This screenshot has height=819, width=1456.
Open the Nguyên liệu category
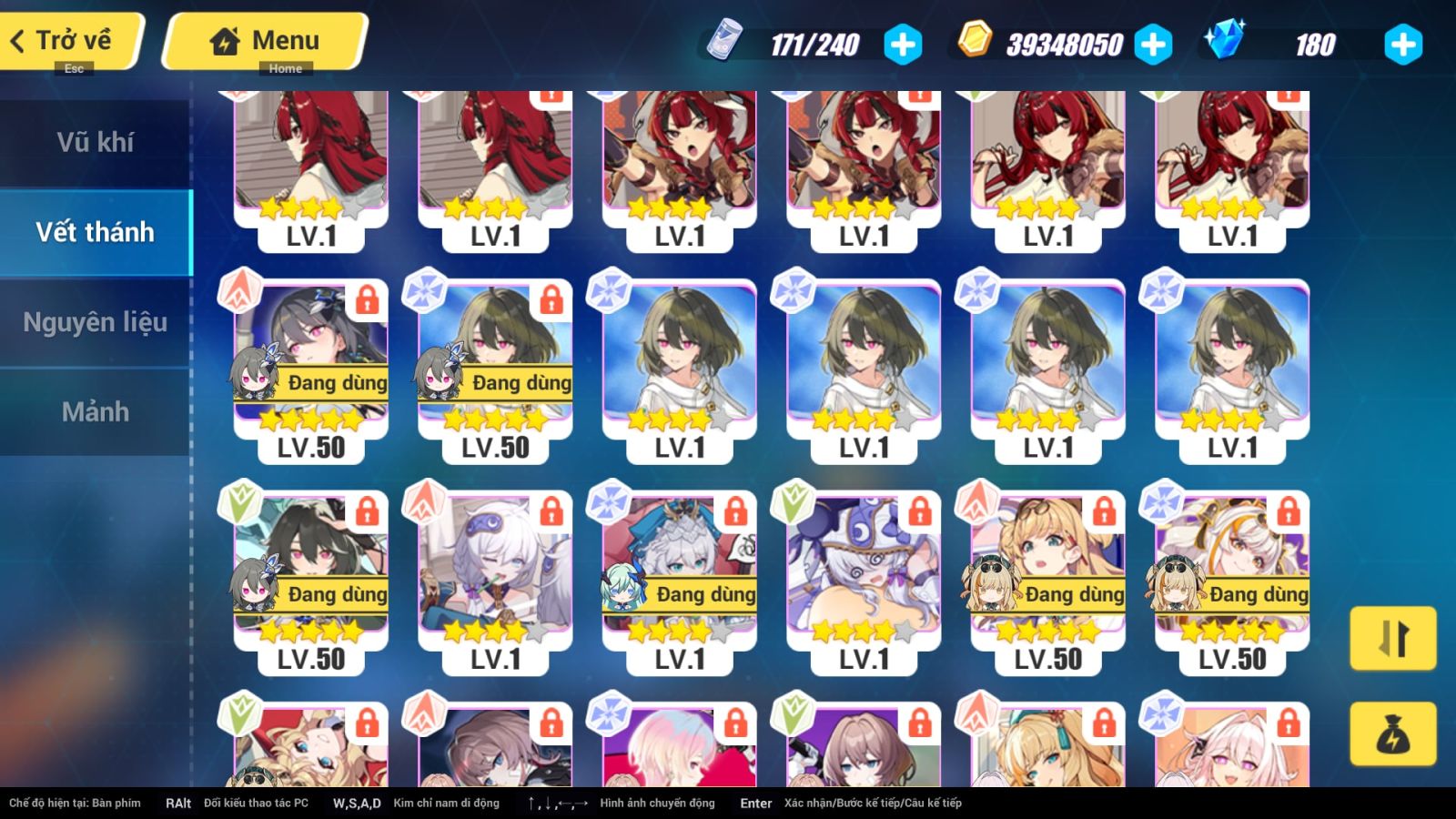pyautogui.click(x=96, y=321)
